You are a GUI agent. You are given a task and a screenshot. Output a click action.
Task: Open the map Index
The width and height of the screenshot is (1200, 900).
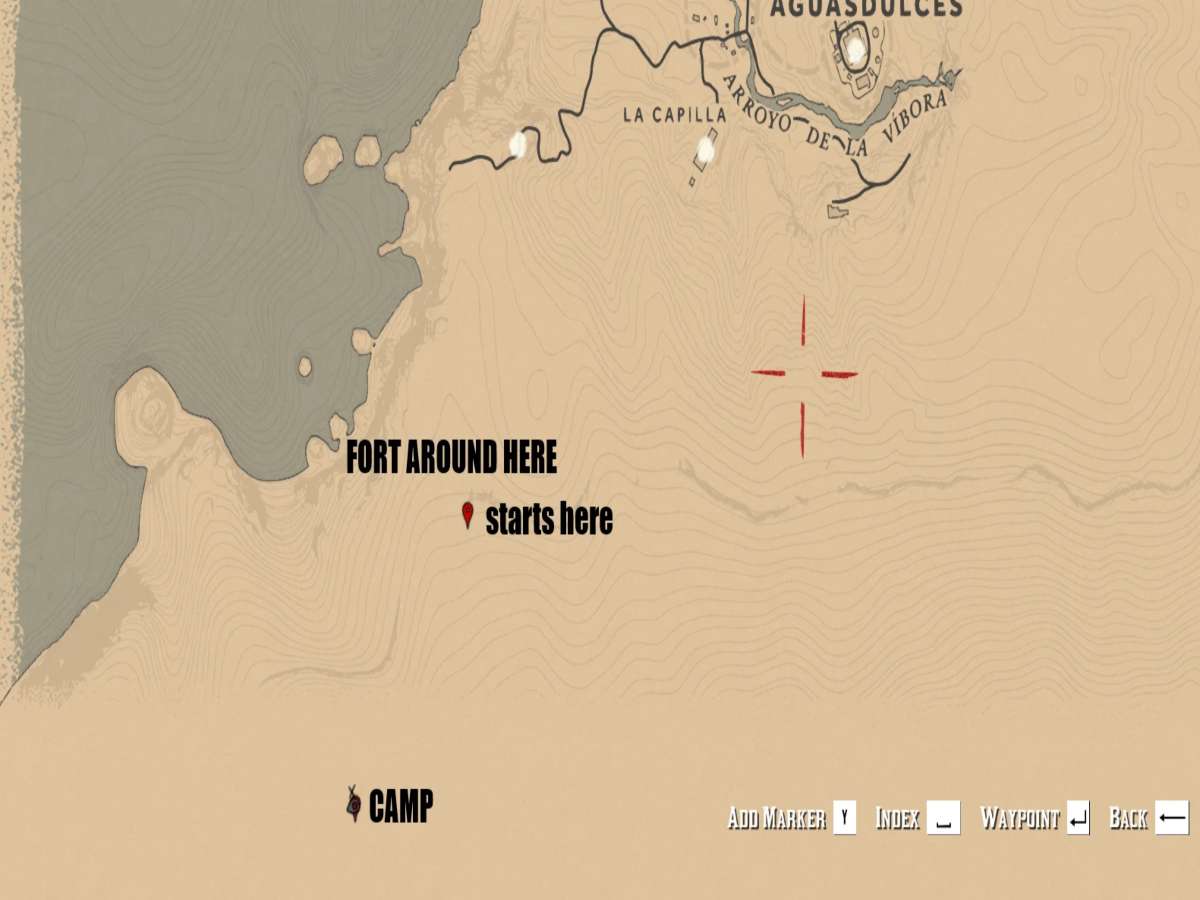point(917,818)
